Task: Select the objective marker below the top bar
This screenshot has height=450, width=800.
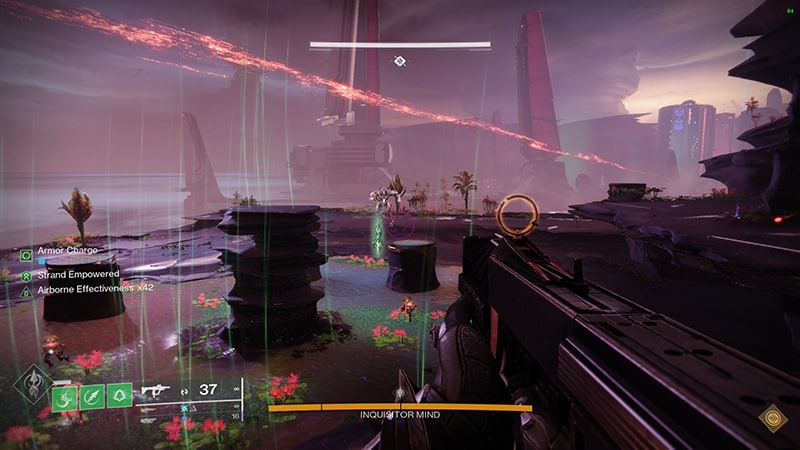Action: click(x=399, y=62)
